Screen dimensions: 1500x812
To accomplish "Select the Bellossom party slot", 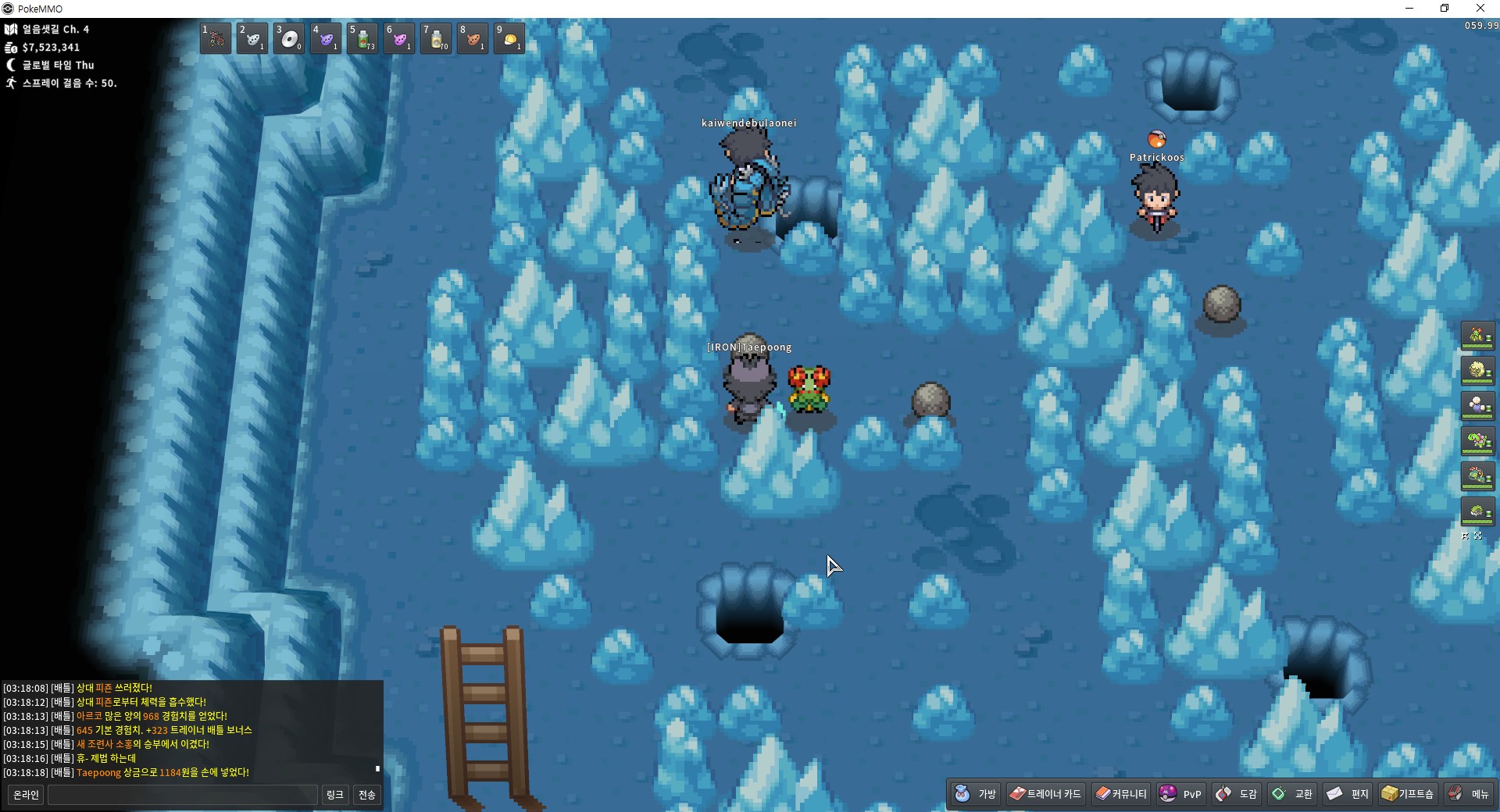I will point(1477,337).
